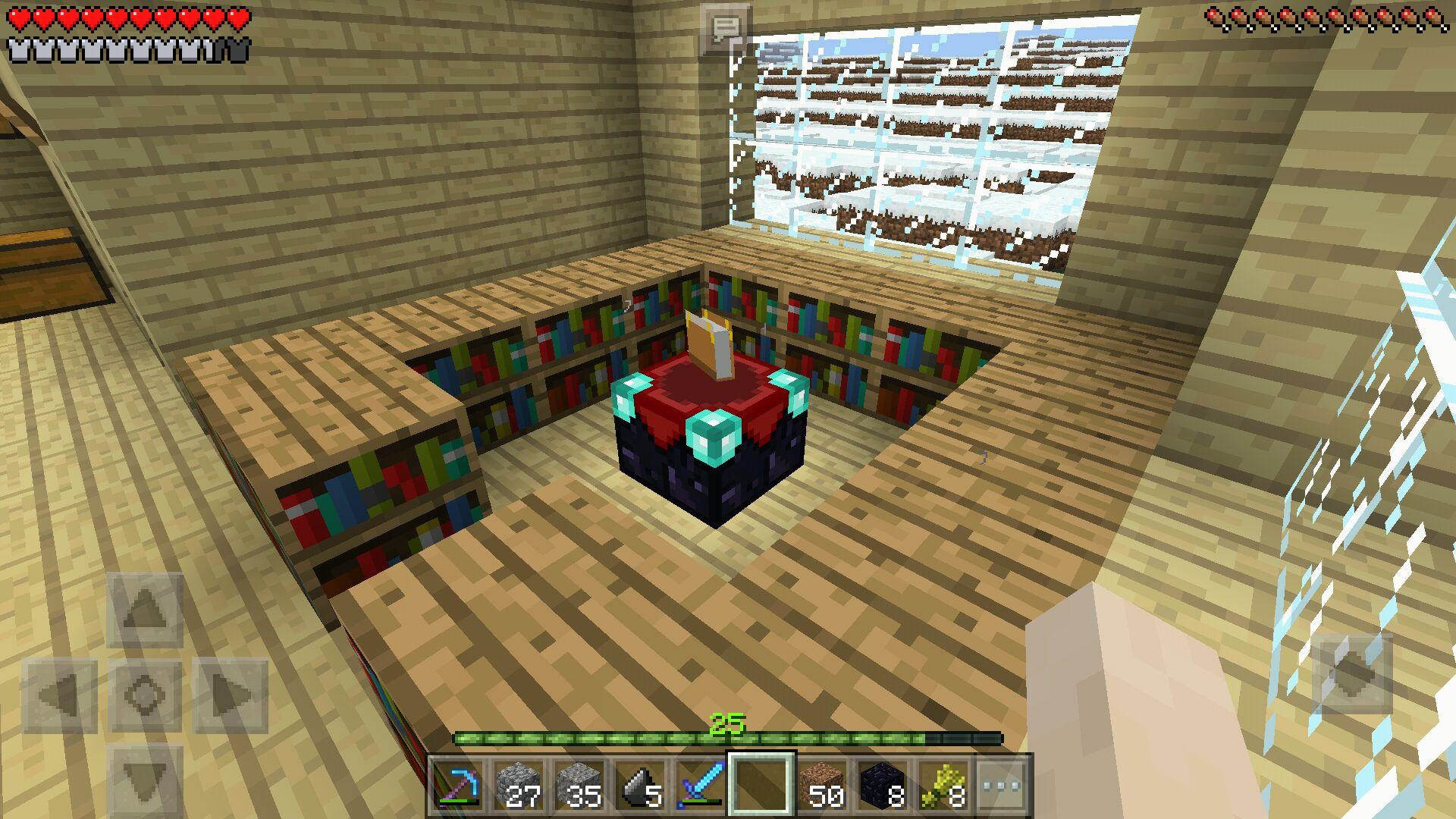1456x819 pixels.
Task: Select the diamond pickaxe hotbar slot
Action: coord(459,786)
